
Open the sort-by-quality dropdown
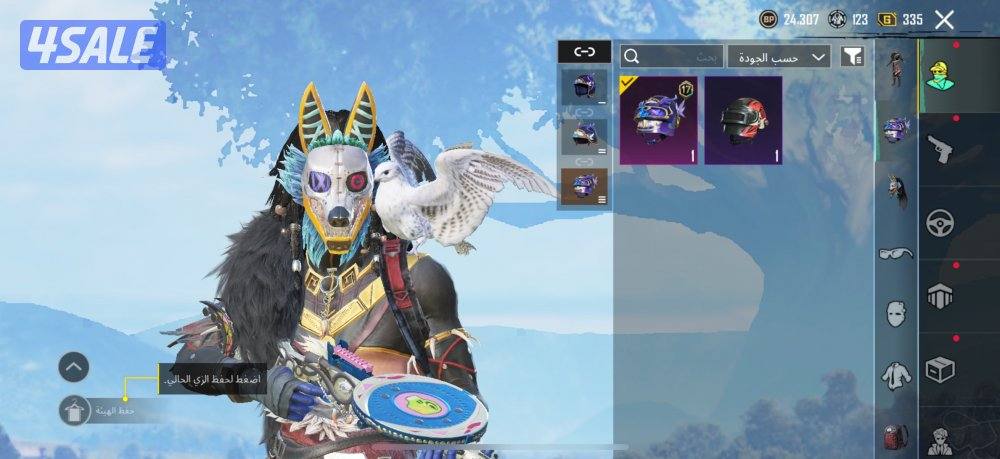(x=779, y=56)
